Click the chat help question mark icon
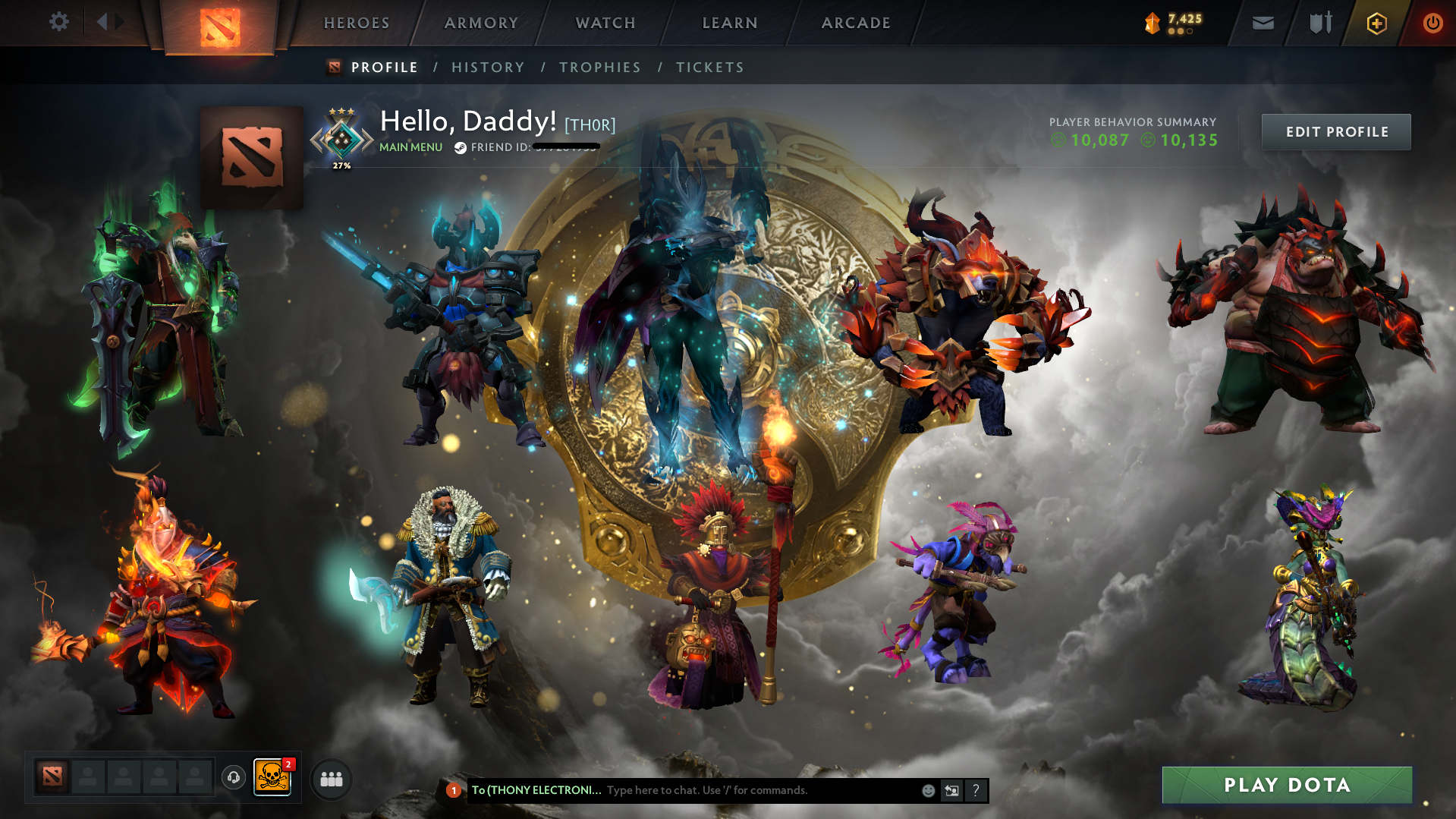The height and width of the screenshot is (819, 1456). (x=976, y=790)
